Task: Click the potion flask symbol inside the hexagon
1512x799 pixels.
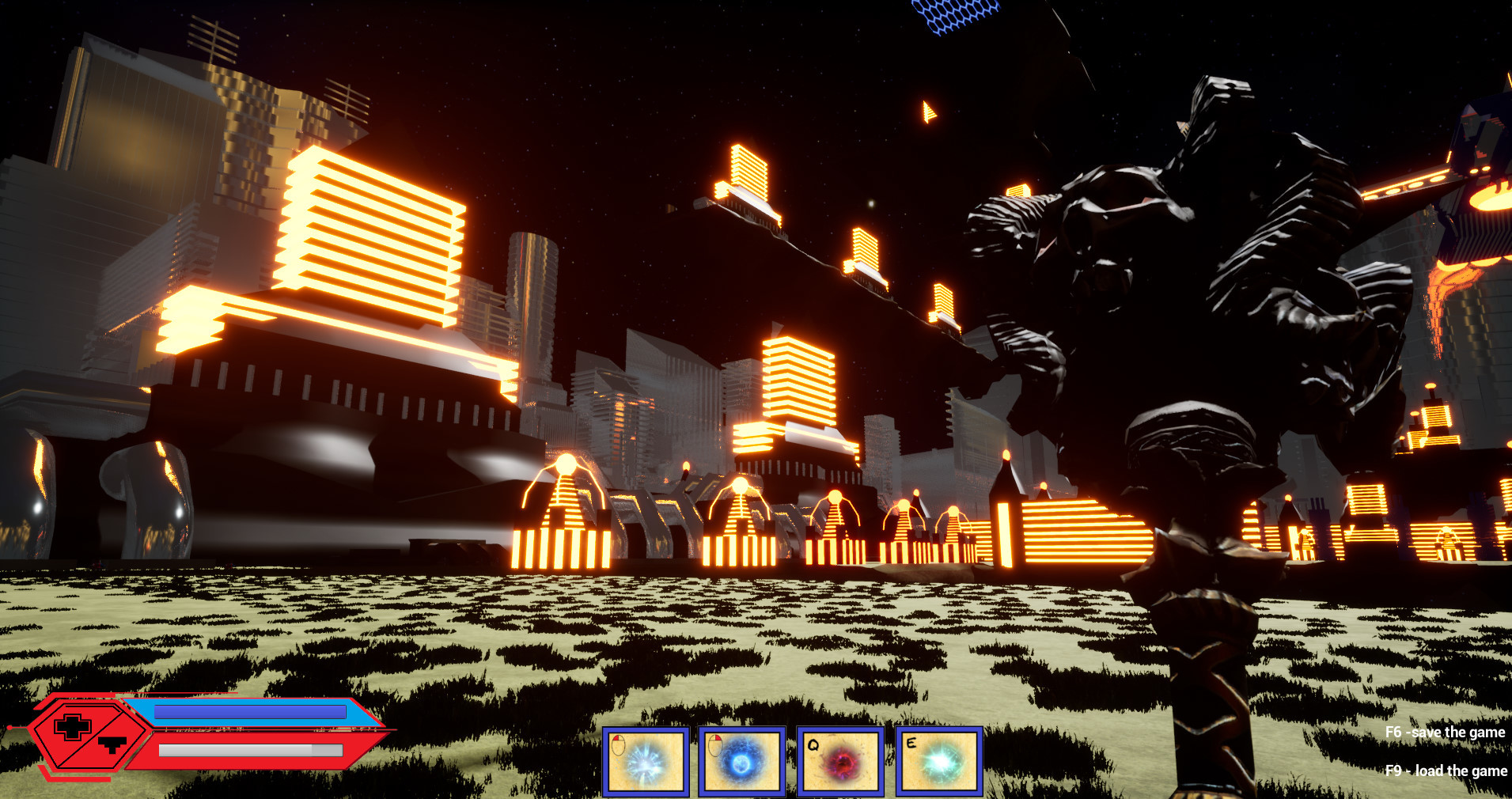Action: coord(112,746)
